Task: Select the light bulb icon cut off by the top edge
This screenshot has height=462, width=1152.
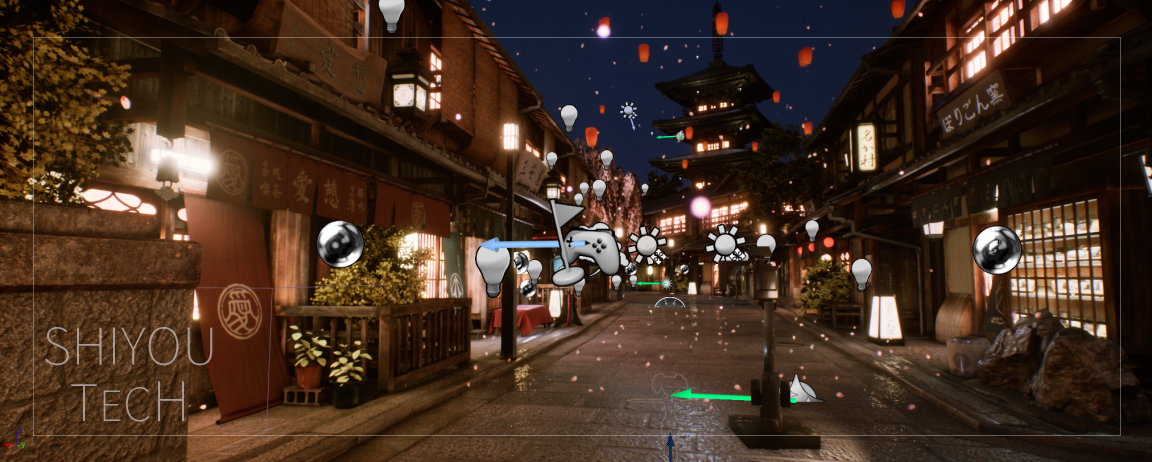Action: 391,13
